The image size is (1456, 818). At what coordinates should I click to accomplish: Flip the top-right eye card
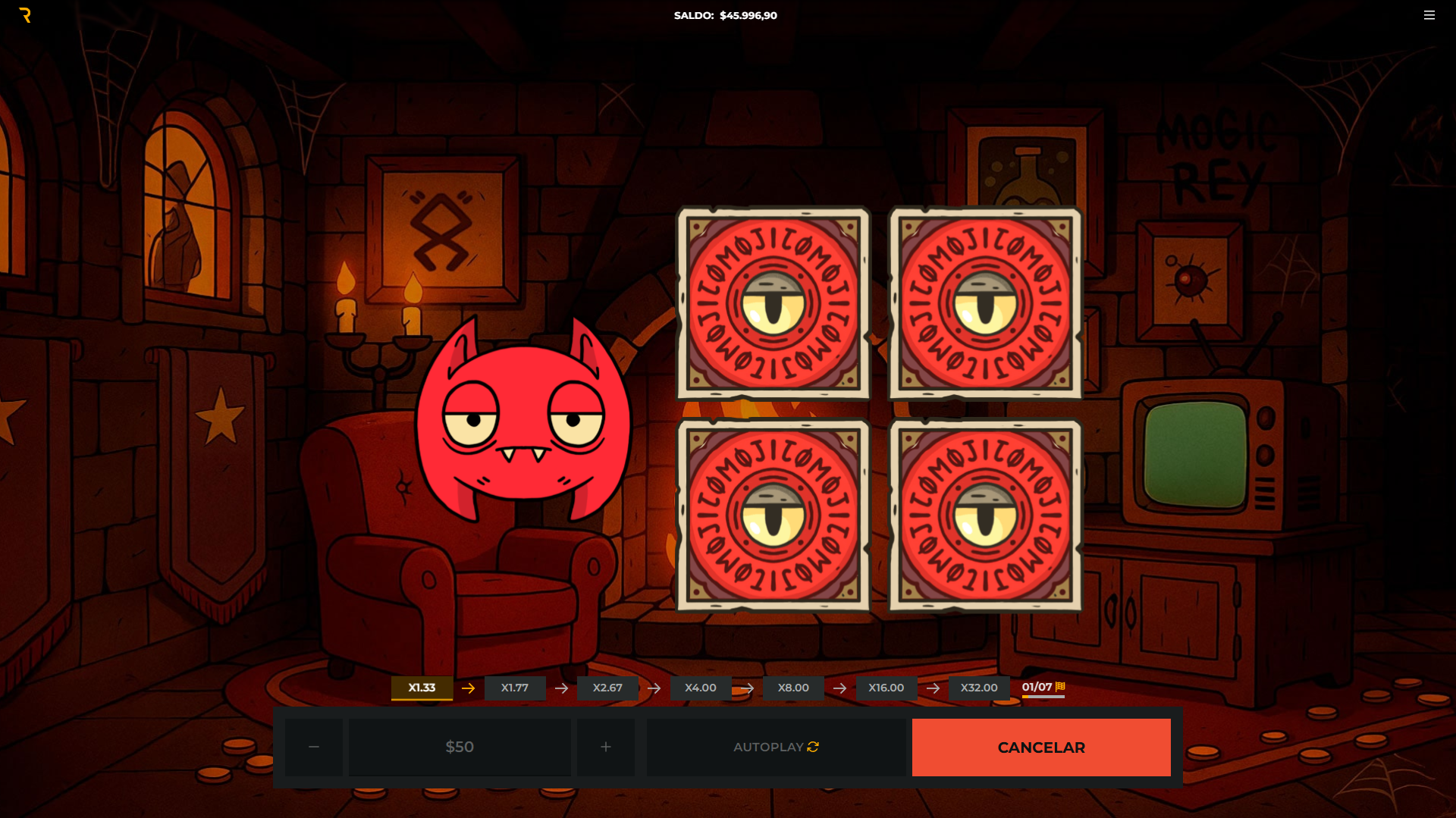tap(985, 303)
